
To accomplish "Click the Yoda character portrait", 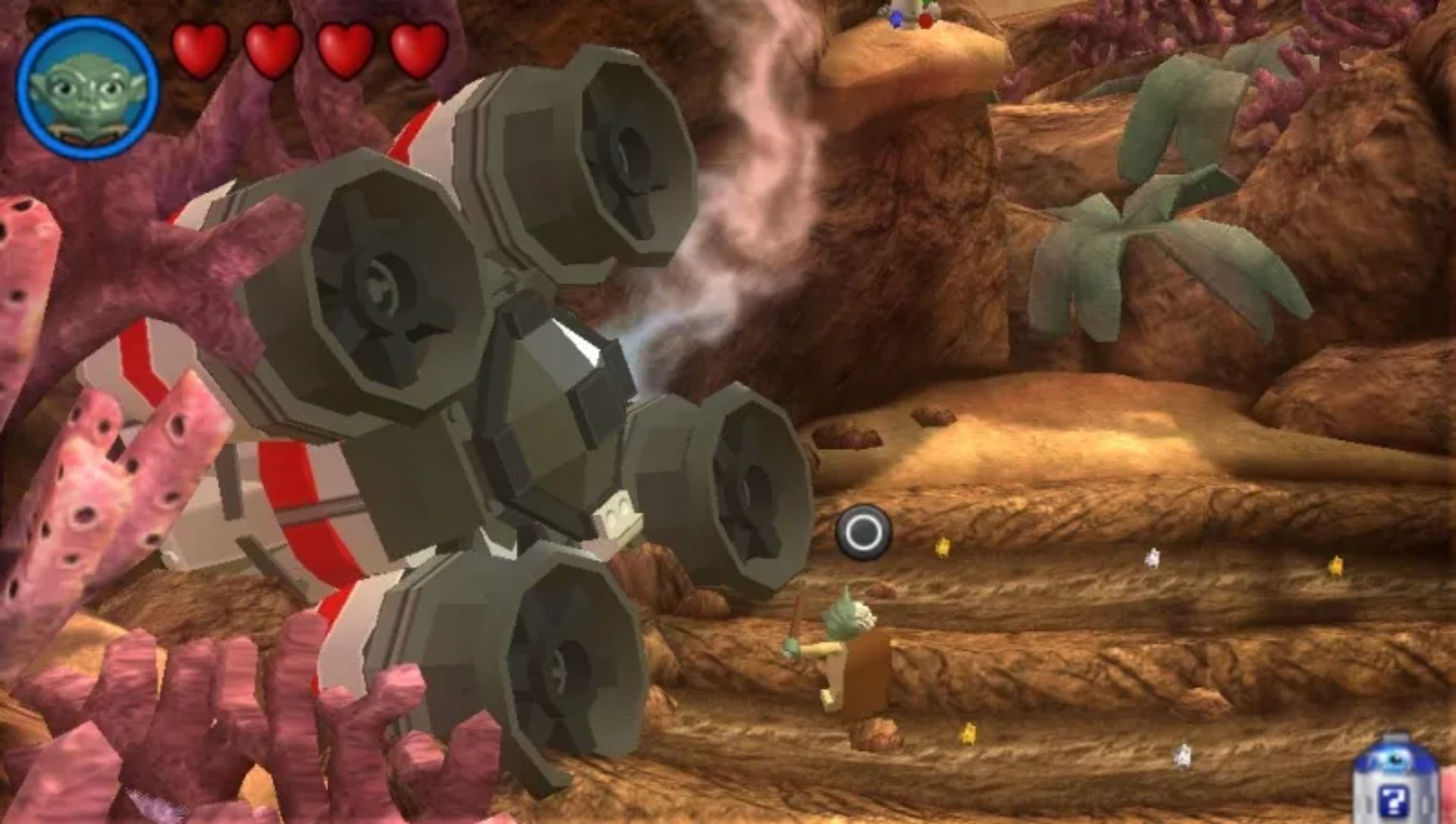I will (87, 89).
